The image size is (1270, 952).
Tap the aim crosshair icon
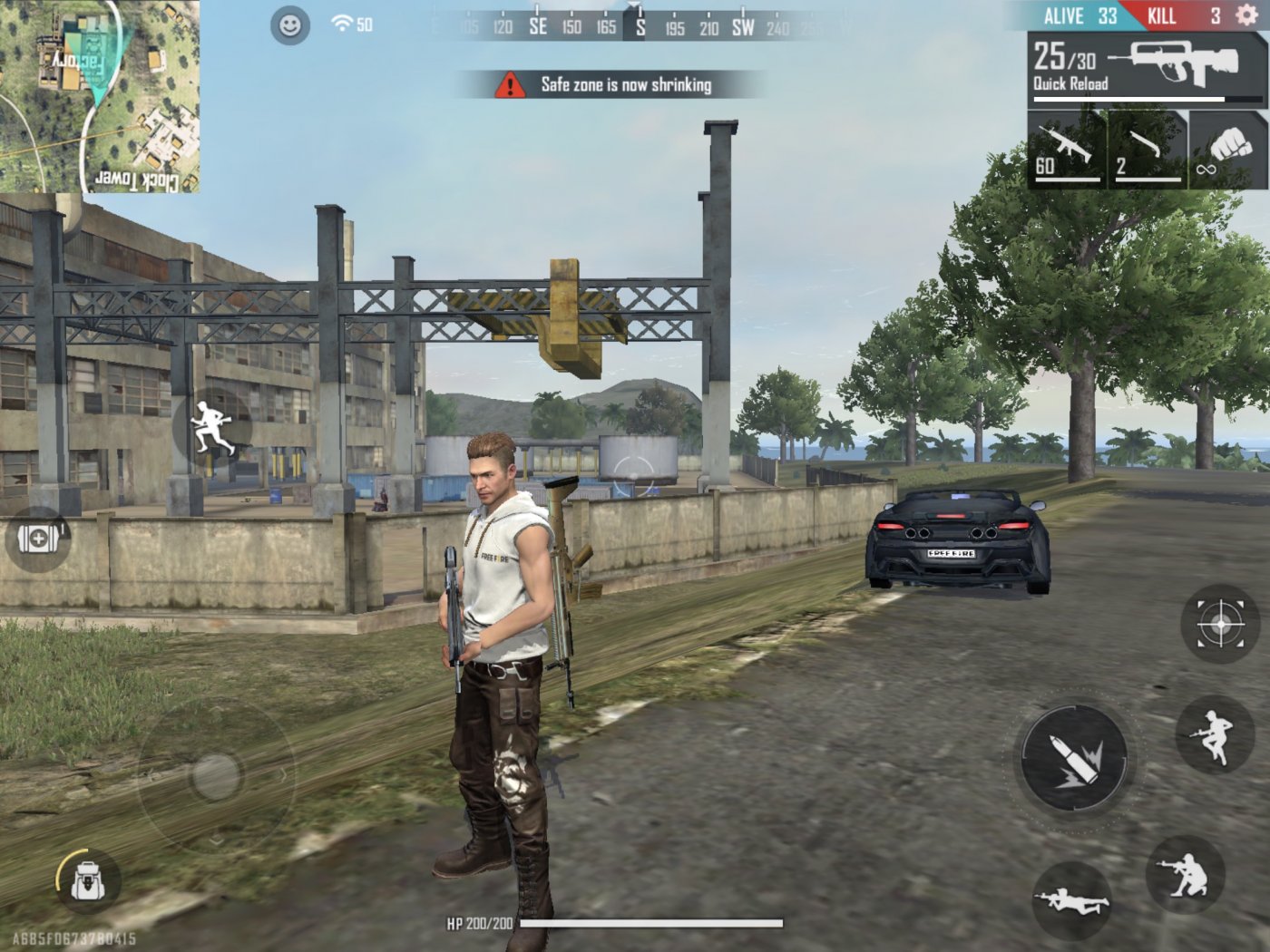point(1220,622)
